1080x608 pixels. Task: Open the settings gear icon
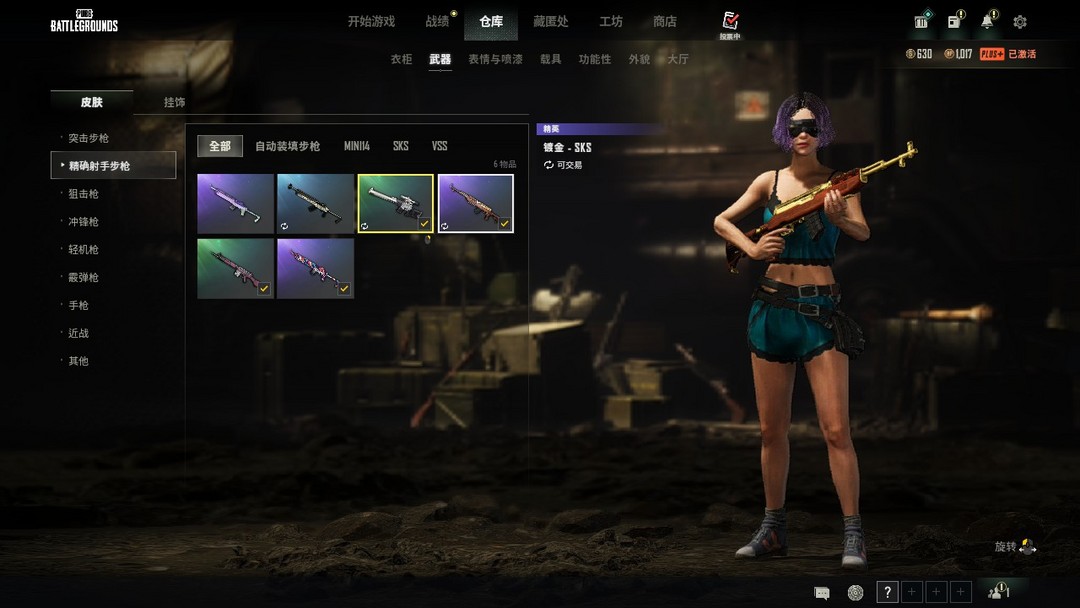pos(1020,21)
